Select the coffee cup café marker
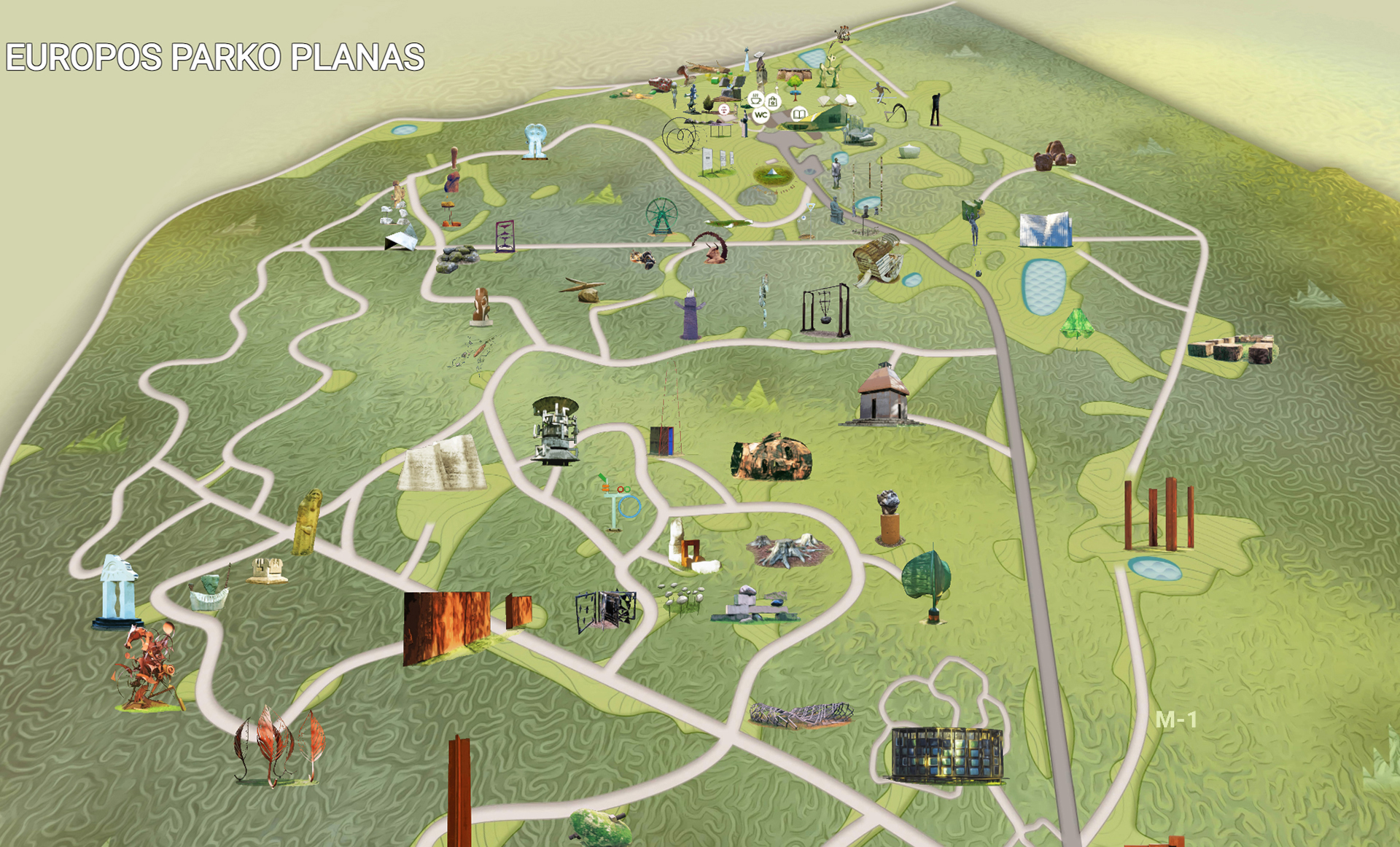1400x847 pixels. point(756,98)
